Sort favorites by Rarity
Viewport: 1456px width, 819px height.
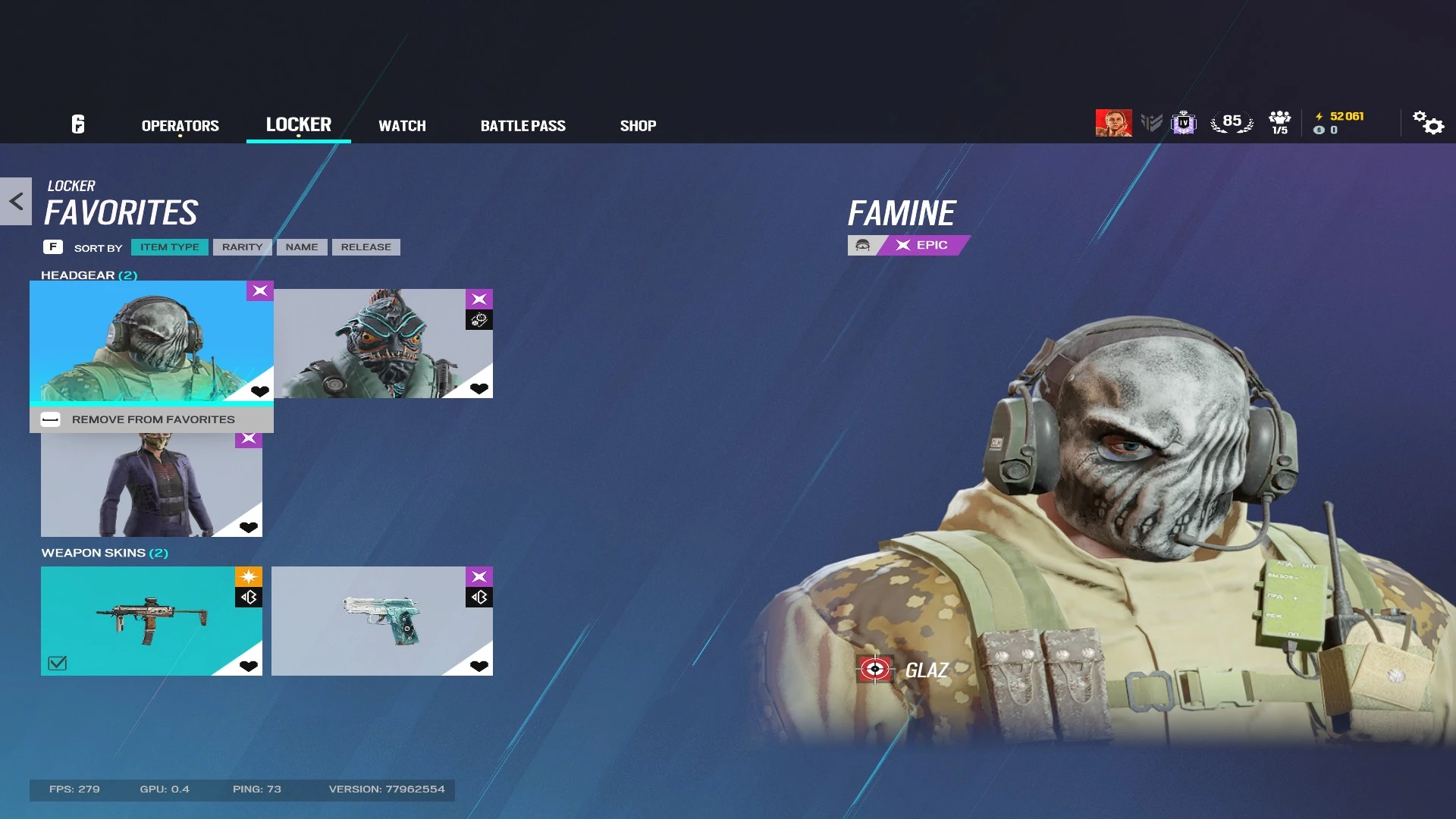coord(241,246)
